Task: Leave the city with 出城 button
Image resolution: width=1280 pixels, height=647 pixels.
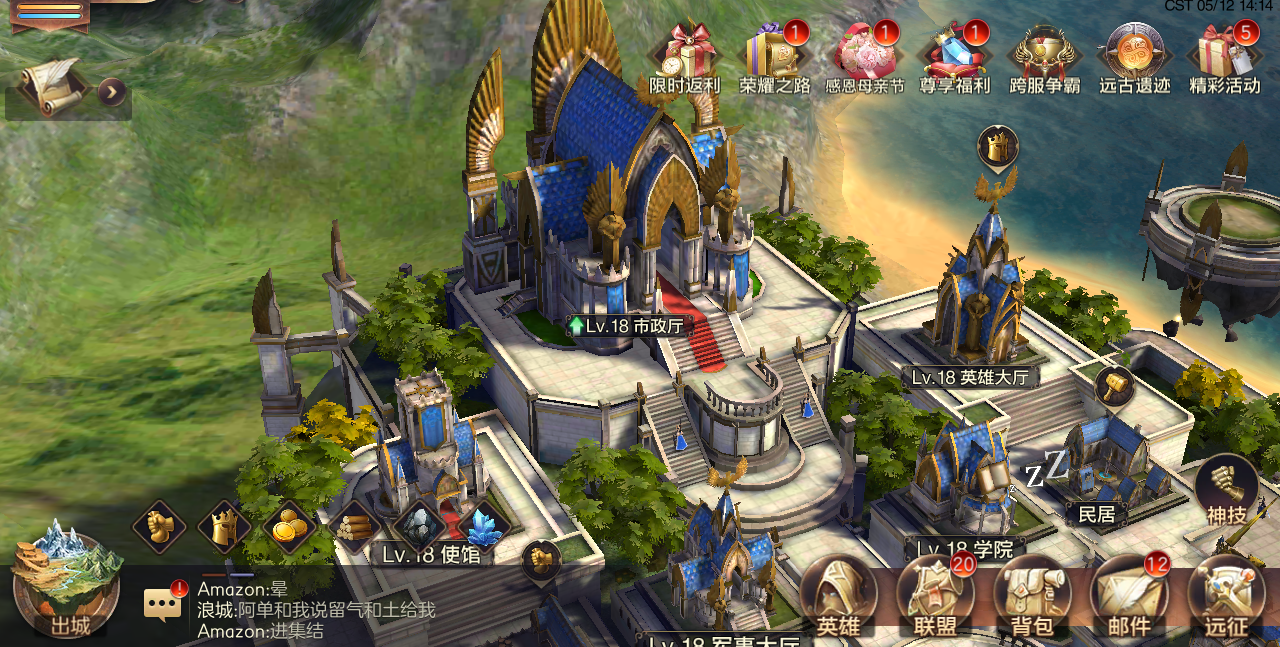Action: coord(66,584)
